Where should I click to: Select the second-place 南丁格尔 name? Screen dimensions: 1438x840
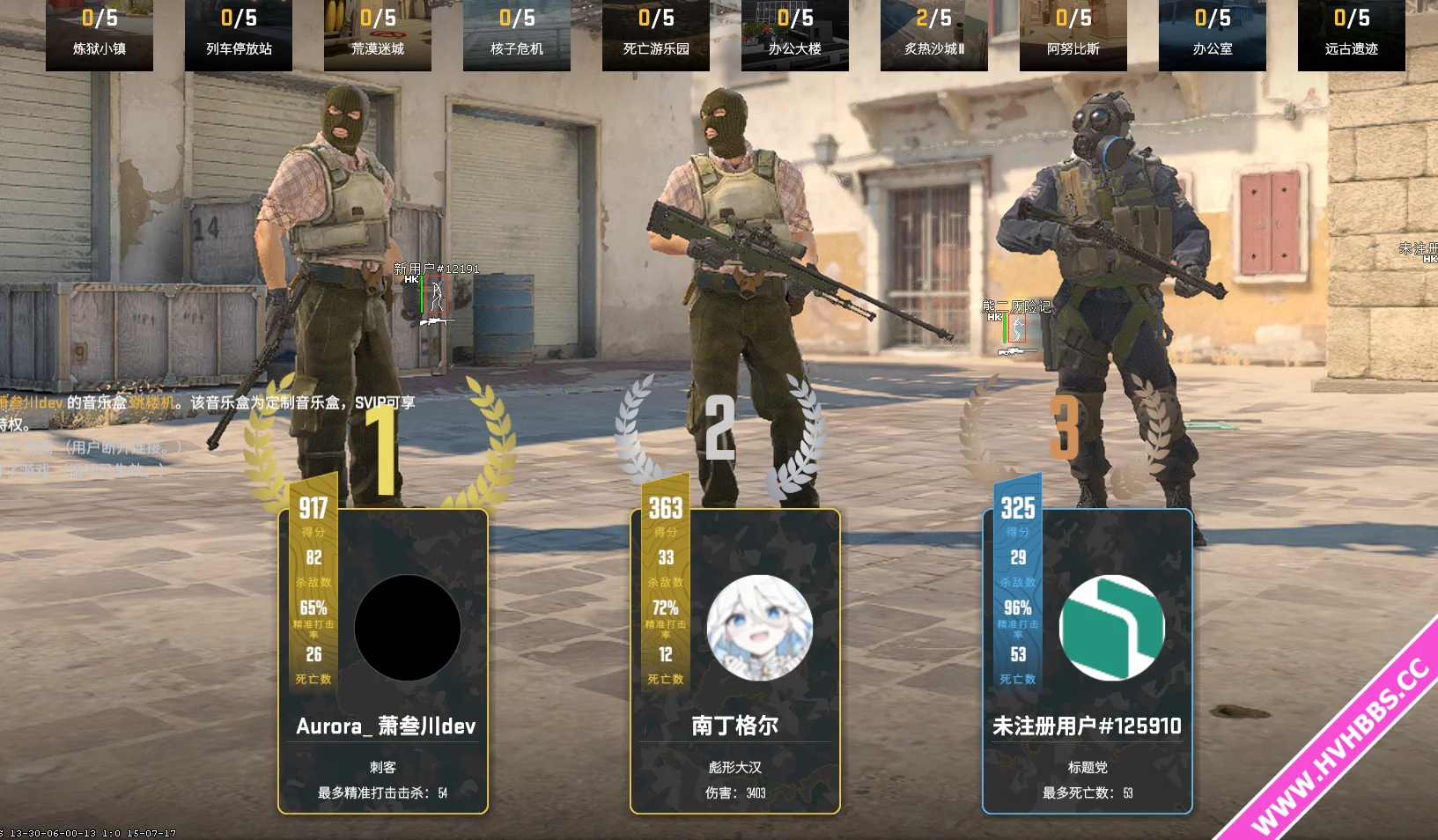(735, 726)
